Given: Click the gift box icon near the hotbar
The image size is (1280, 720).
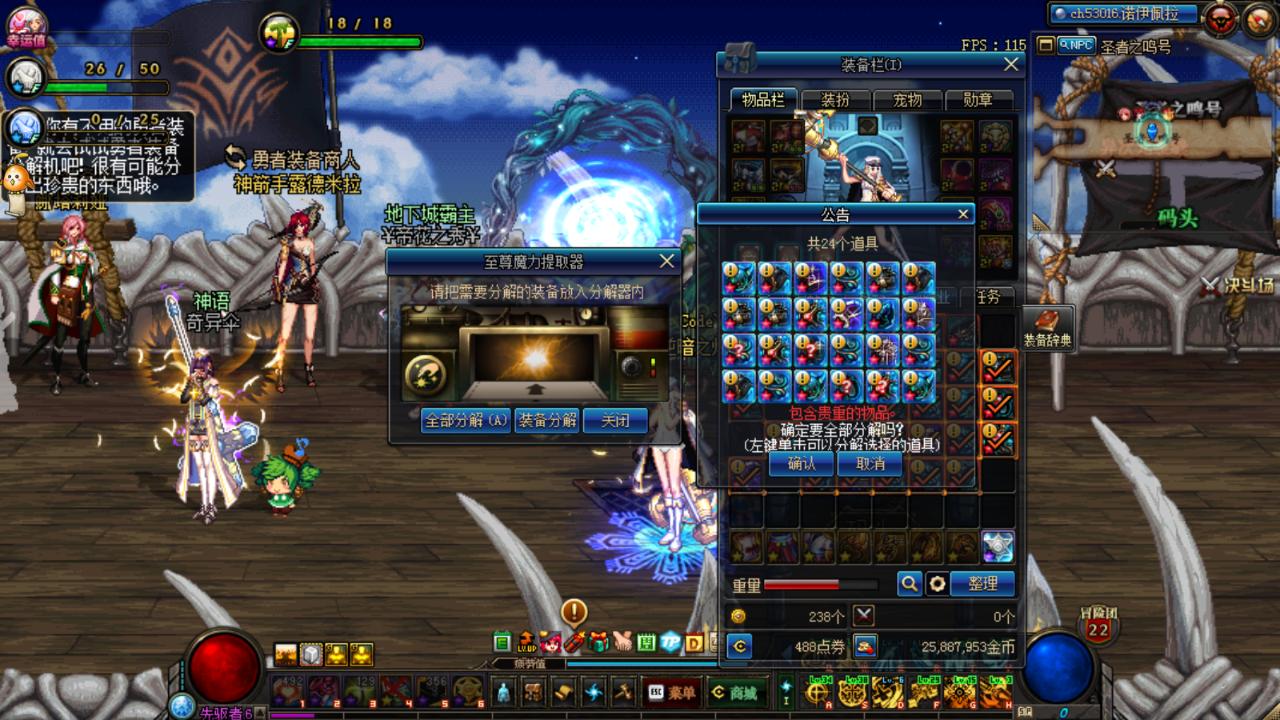Looking at the screenshot, I should coord(598,641).
